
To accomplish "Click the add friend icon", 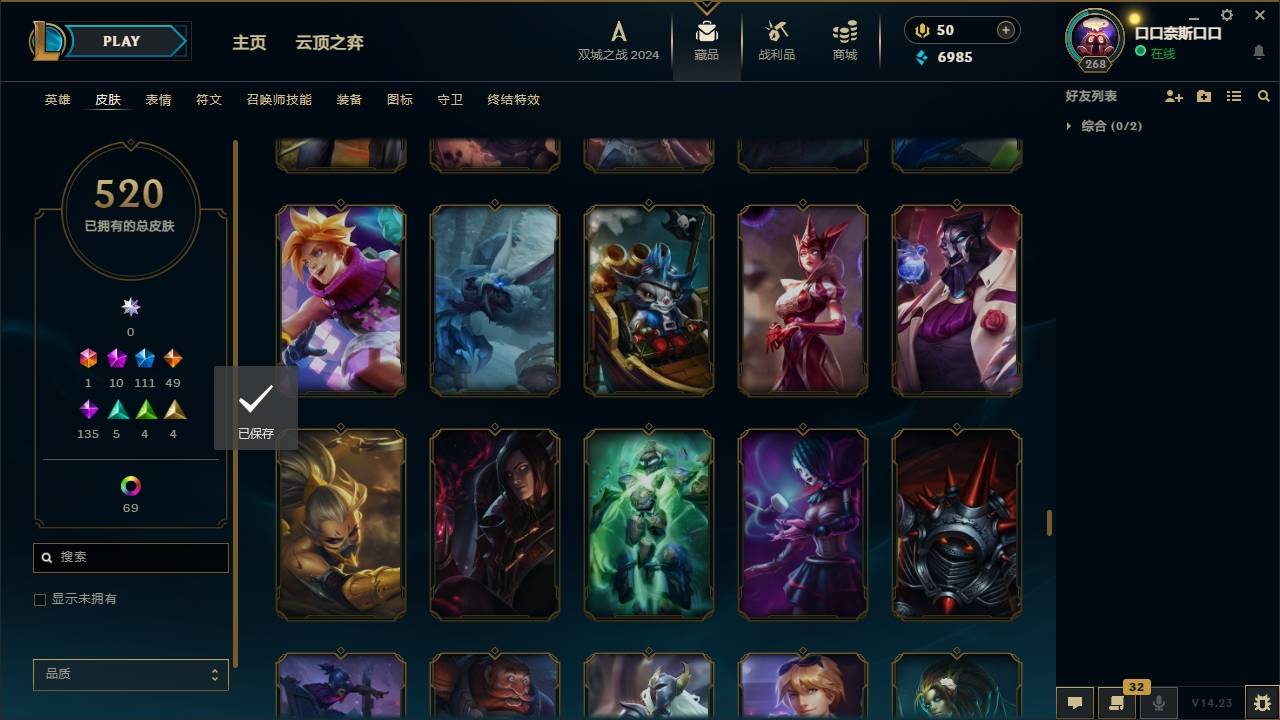I will pyautogui.click(x=1174, y=96).
